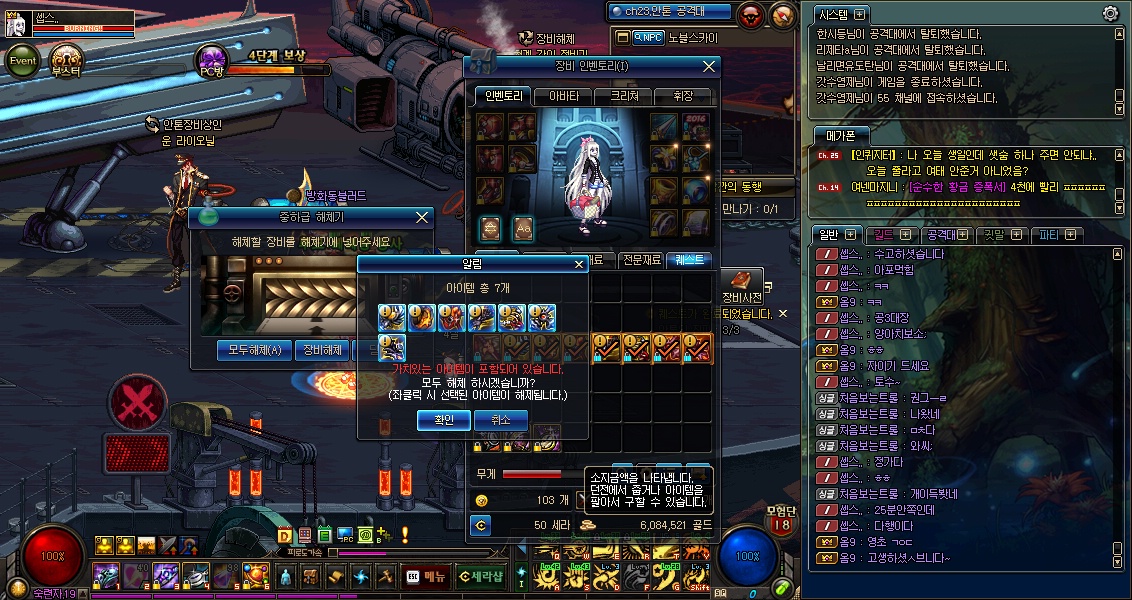Switch to the 아바타 tab
The height and width of the screenshot is (600, 1132).
pos(563,96)
